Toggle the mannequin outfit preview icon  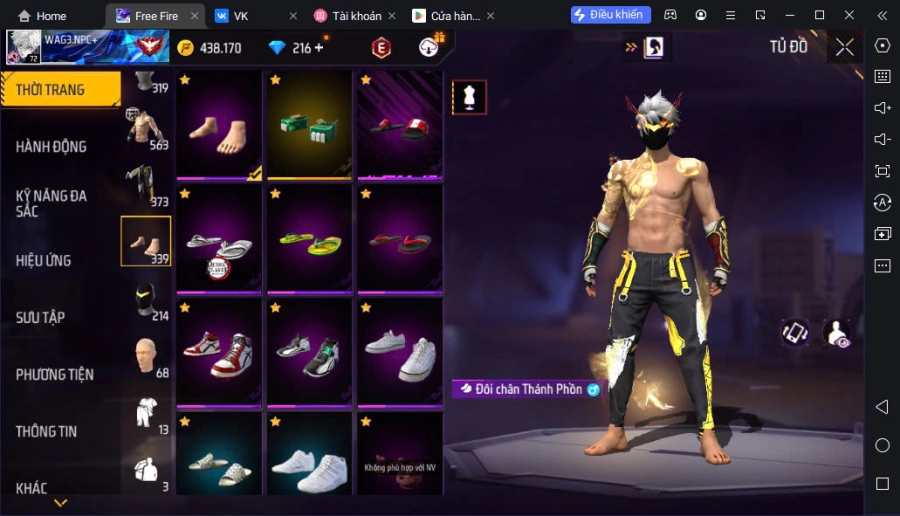click(x=469, y=97)
